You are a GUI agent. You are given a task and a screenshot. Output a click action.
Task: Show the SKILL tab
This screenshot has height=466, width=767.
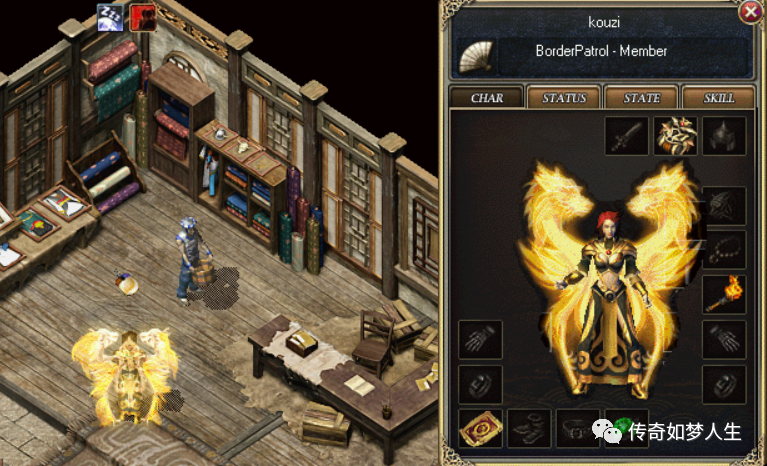(x=719, y=98)
